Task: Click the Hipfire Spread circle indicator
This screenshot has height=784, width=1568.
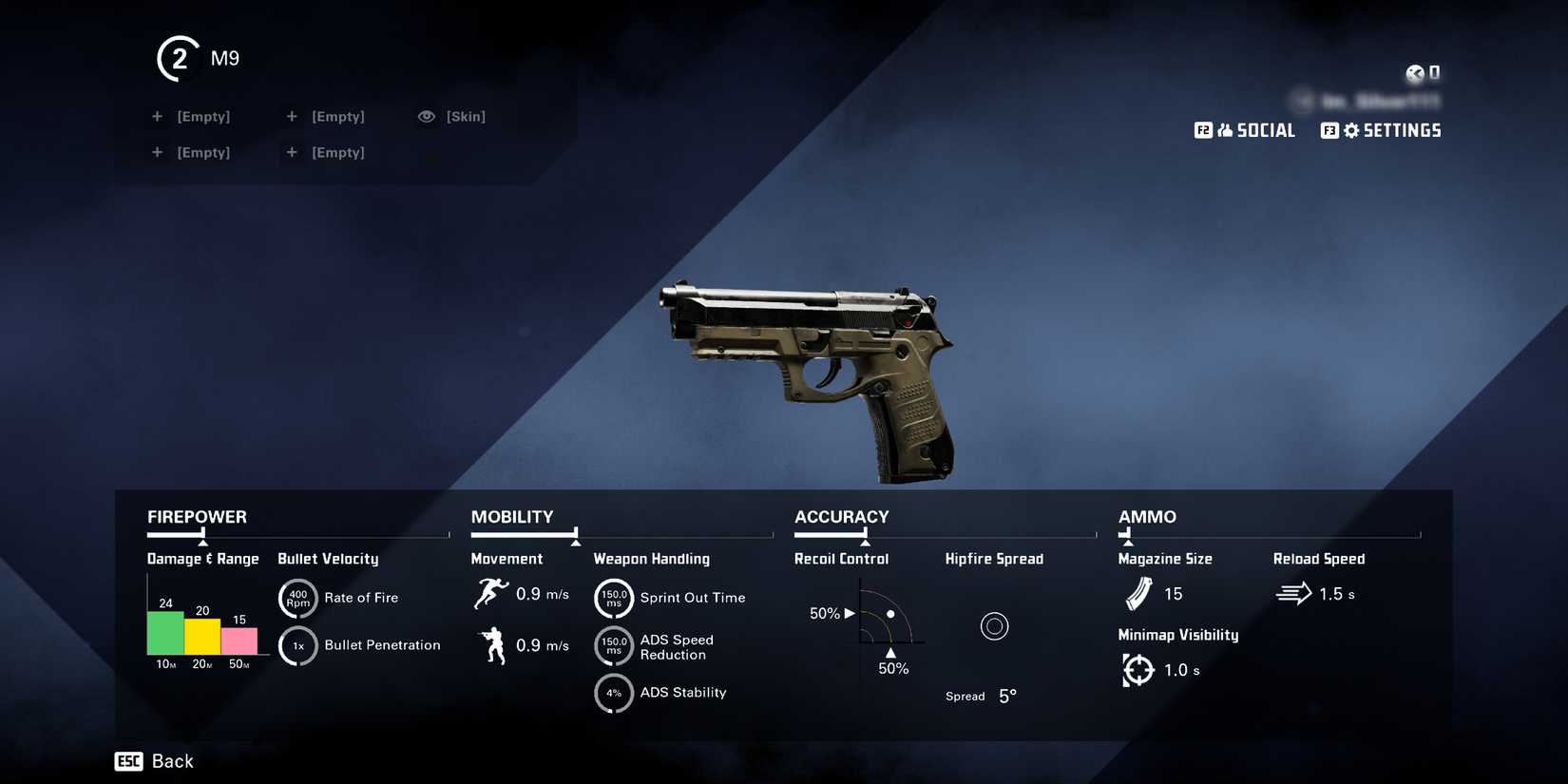Action: 995,625
